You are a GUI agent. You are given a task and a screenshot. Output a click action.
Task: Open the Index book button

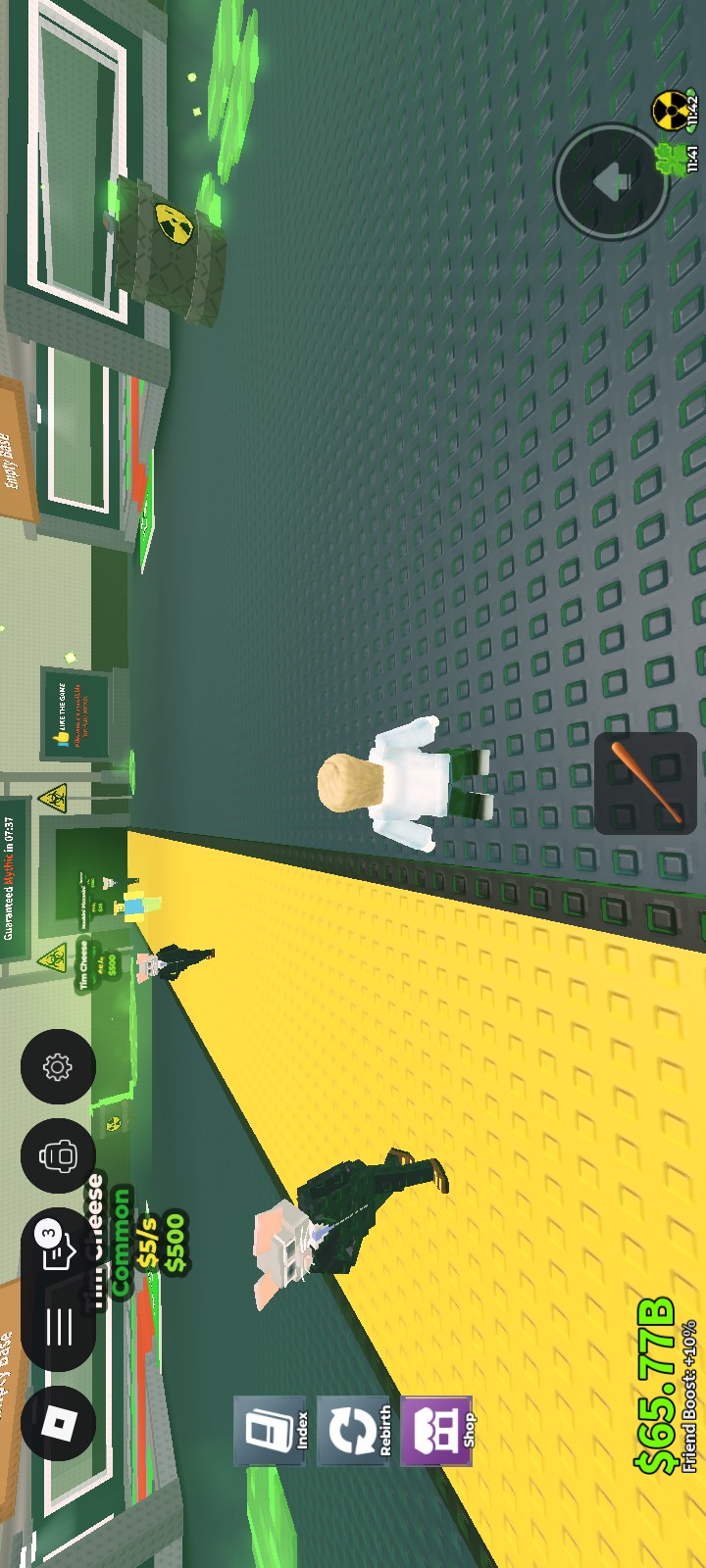[269, 1432]
